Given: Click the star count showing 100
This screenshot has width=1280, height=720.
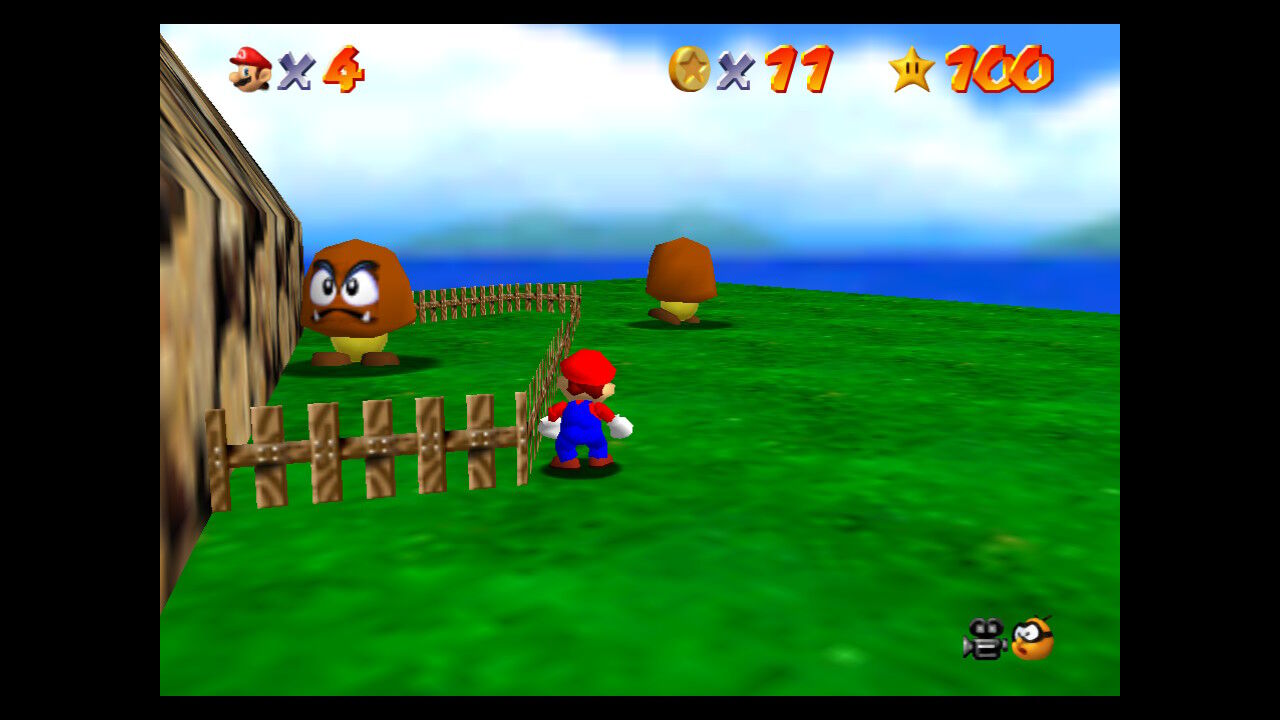Looking at the screenshot, I should point(1000,70).
